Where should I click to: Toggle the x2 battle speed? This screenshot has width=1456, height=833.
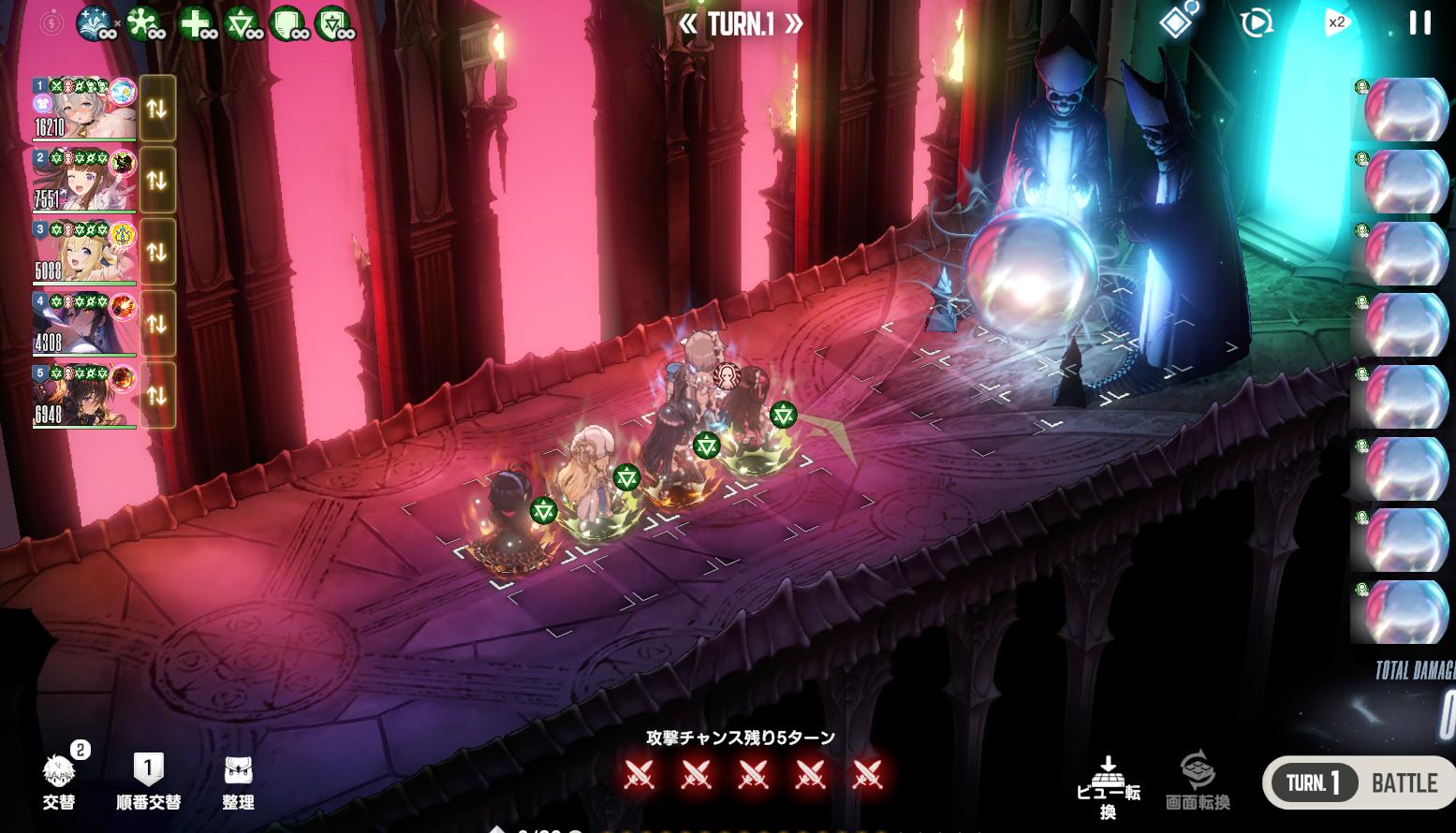[x=1336, y=23]
